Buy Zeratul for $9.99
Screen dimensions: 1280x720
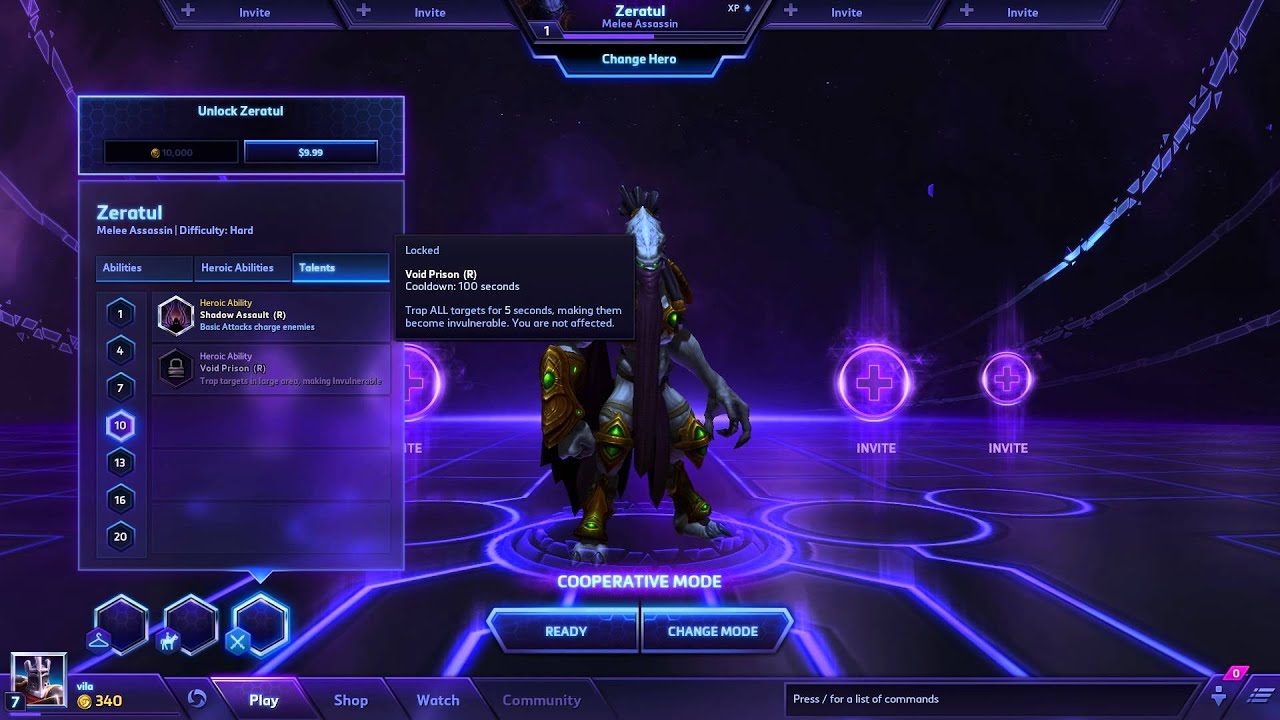coord(309,151)
